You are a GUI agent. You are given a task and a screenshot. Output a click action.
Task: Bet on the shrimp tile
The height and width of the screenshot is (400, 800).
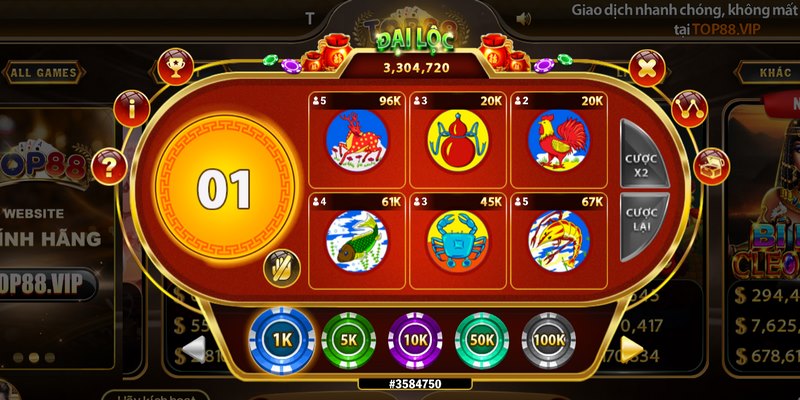[x=558, y=238]
